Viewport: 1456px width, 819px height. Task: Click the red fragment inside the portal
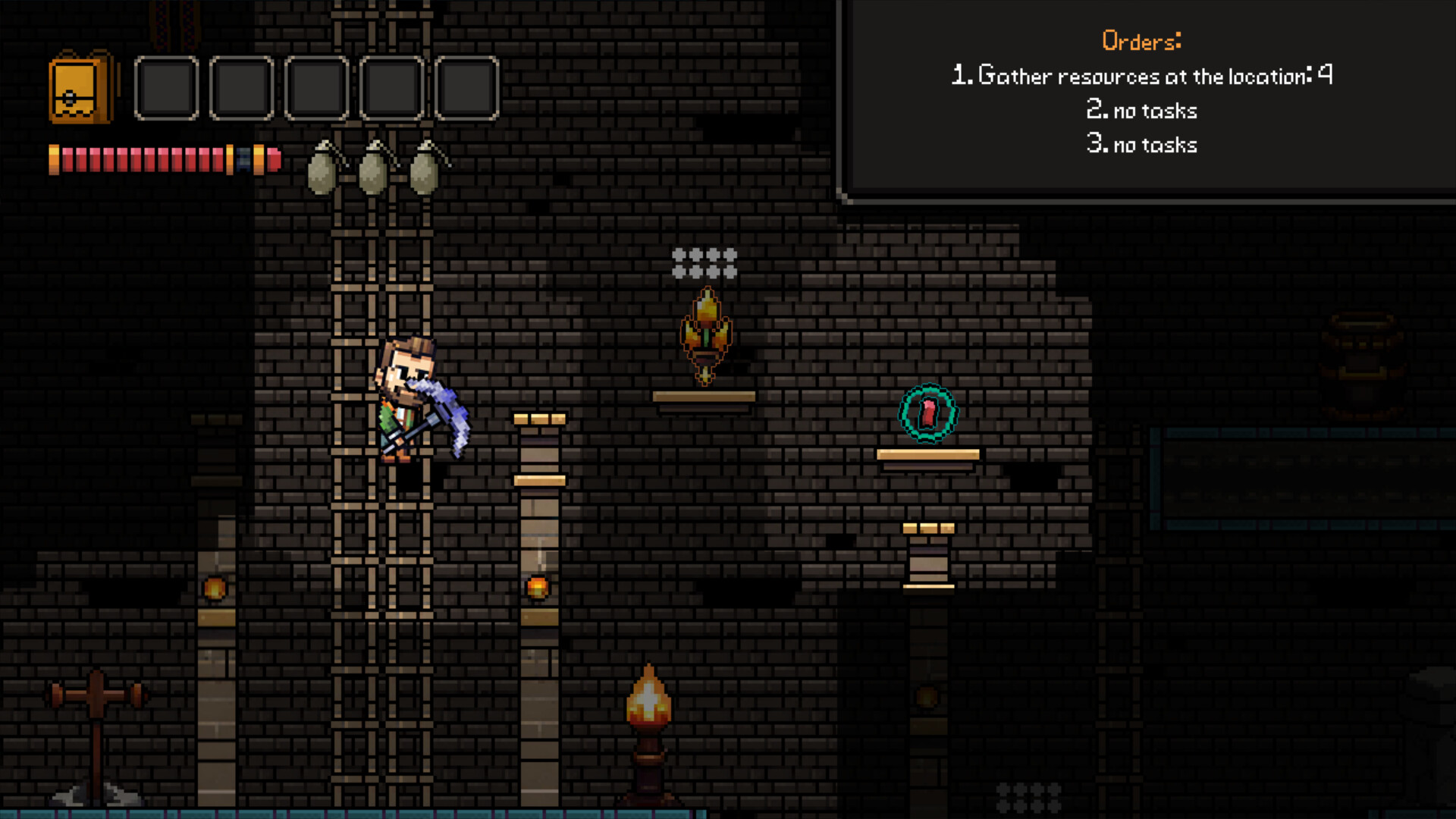pos(927,414)
